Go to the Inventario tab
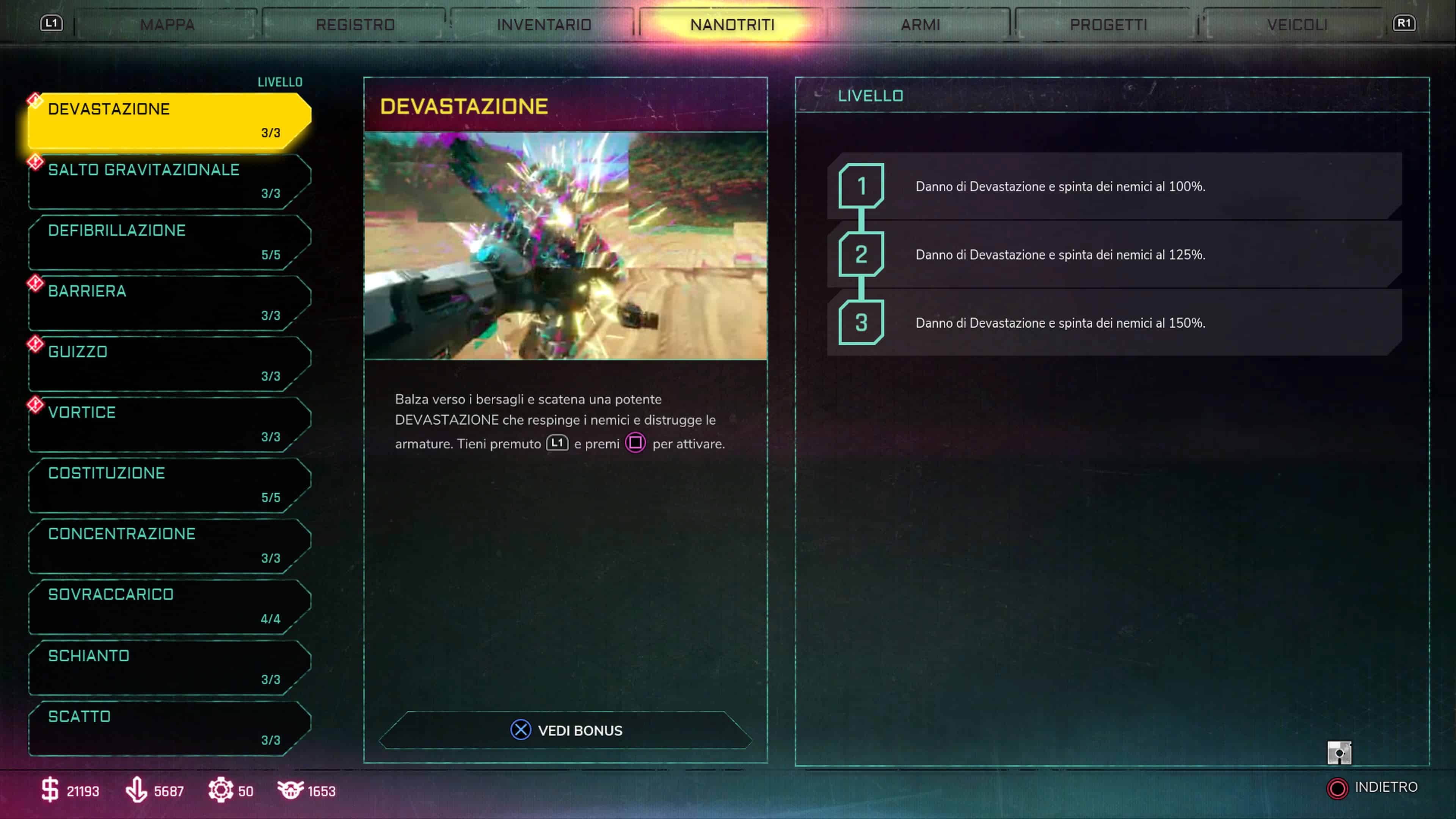This screenshot has height=819, width=1456. (x=544, y=25)
